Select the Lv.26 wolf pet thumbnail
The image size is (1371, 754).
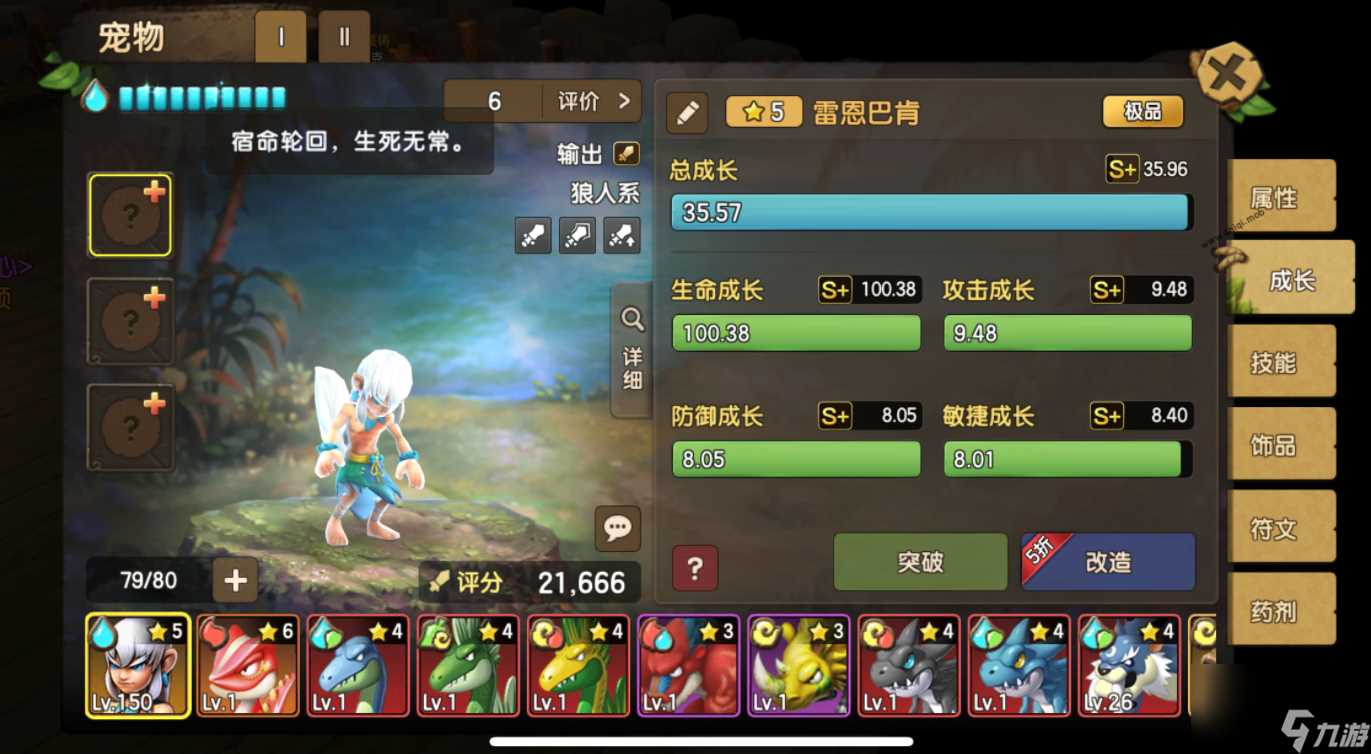pos(1128,663)
